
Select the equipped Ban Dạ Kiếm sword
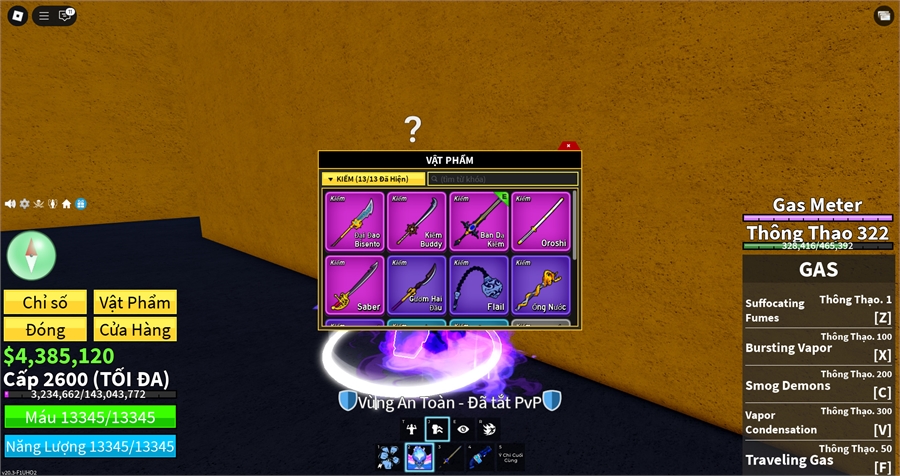point(478,221)
